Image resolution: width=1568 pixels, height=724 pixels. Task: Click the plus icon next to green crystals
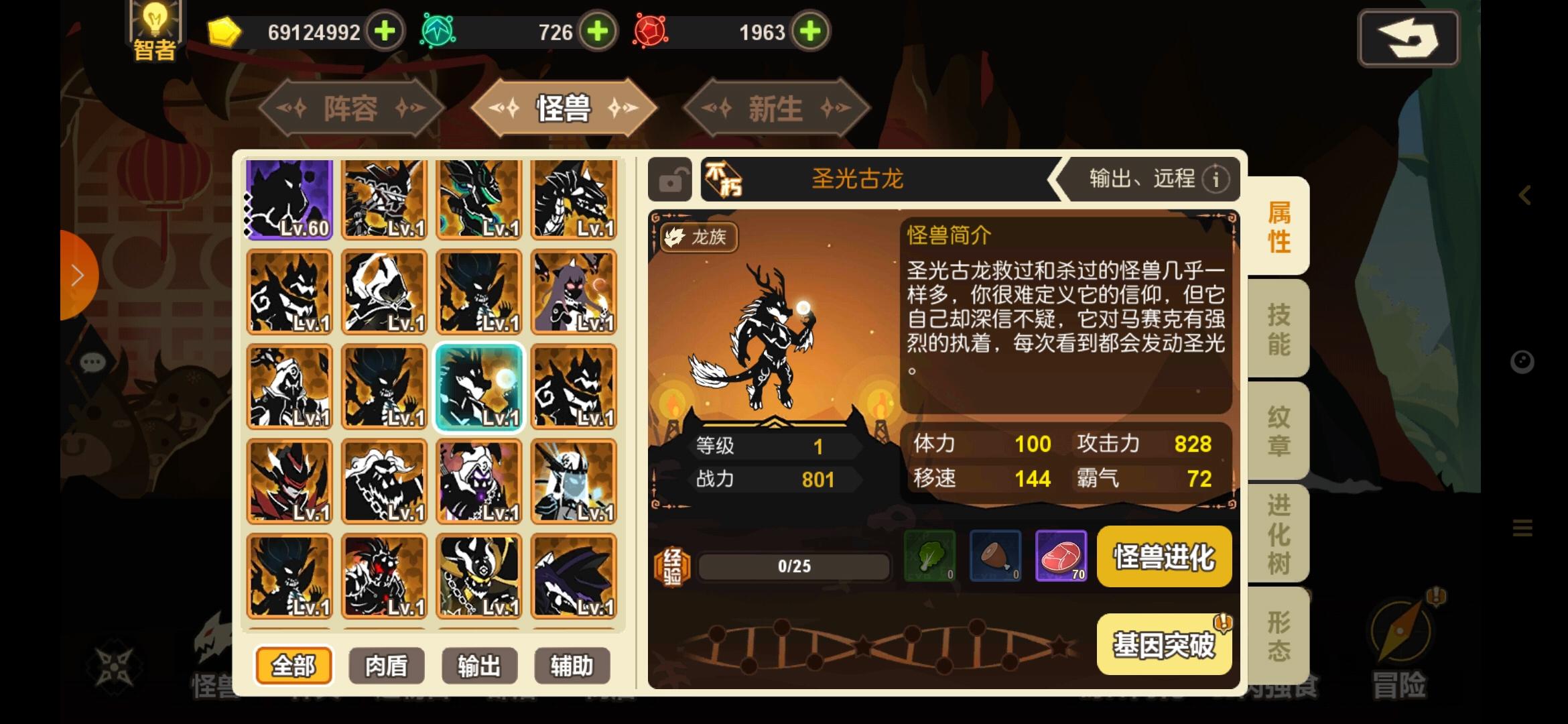[598, 32]
